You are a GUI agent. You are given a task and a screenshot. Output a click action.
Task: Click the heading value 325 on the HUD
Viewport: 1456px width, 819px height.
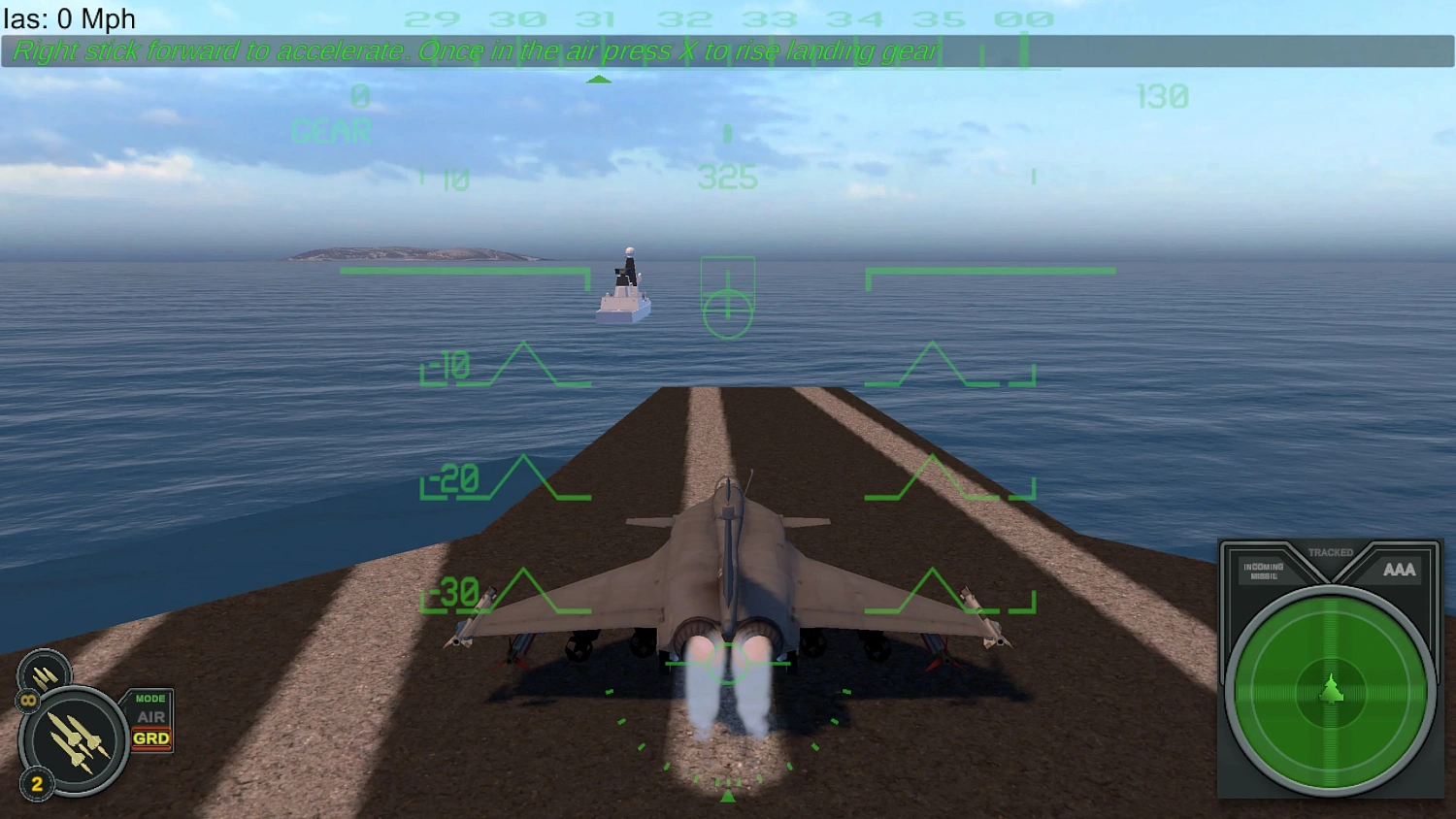(727, 178)
